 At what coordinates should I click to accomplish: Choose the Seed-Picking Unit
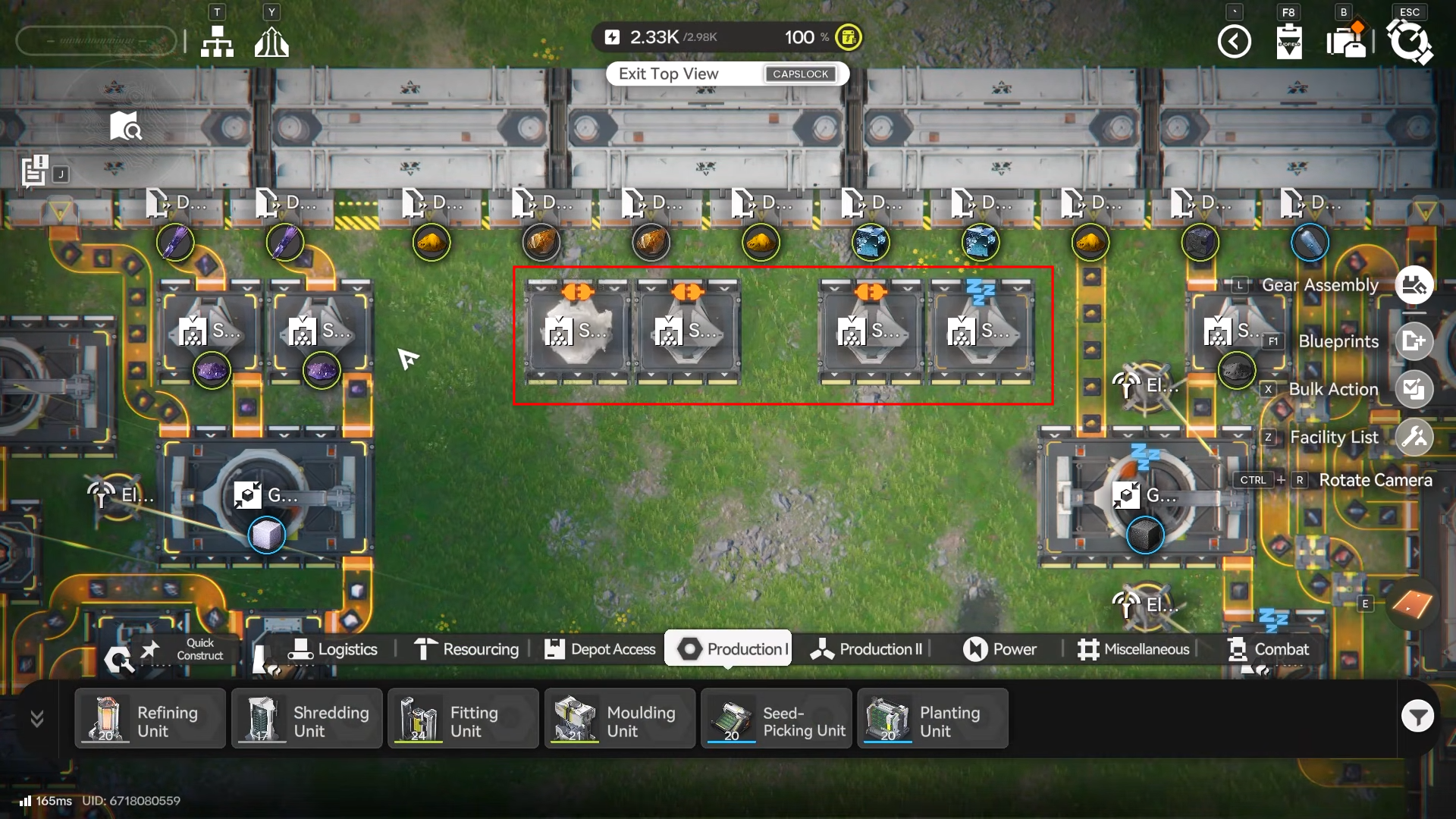776,719
